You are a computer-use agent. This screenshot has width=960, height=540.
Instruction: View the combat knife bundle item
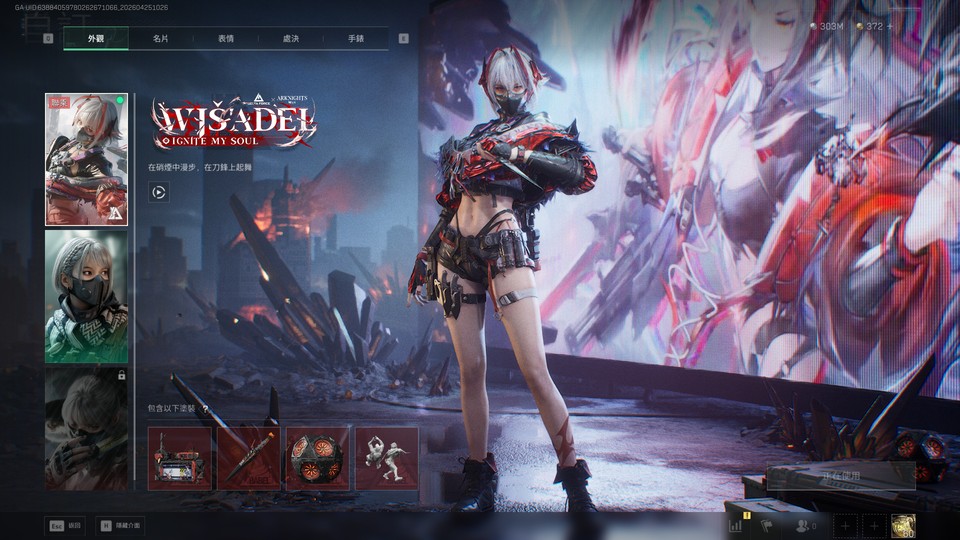pos(249,458)
